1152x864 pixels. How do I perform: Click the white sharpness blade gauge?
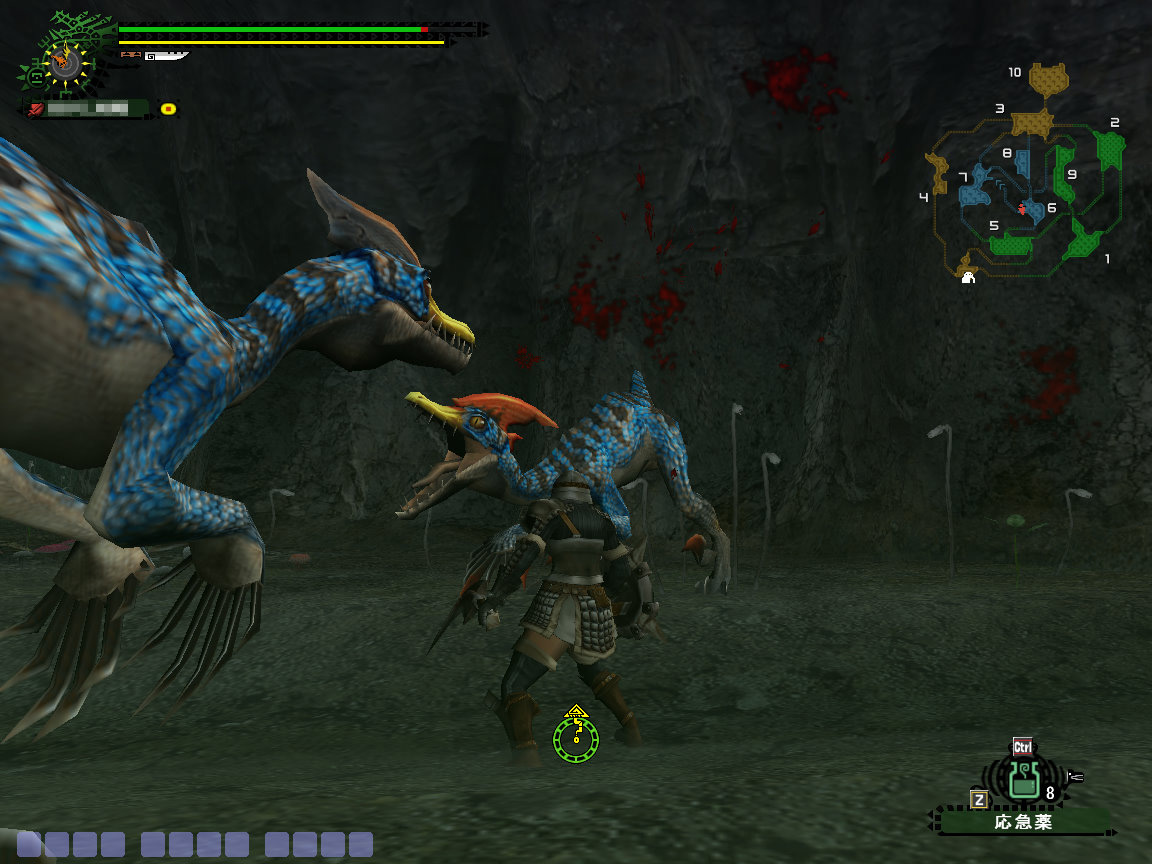pyautogui.click(x=168, y=57)
